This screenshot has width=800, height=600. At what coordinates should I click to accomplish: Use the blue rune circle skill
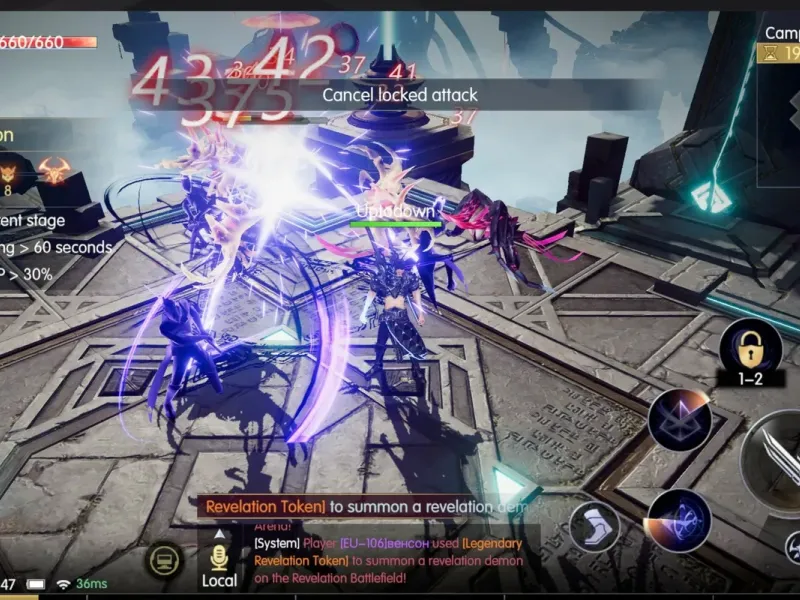pos(678,520)
